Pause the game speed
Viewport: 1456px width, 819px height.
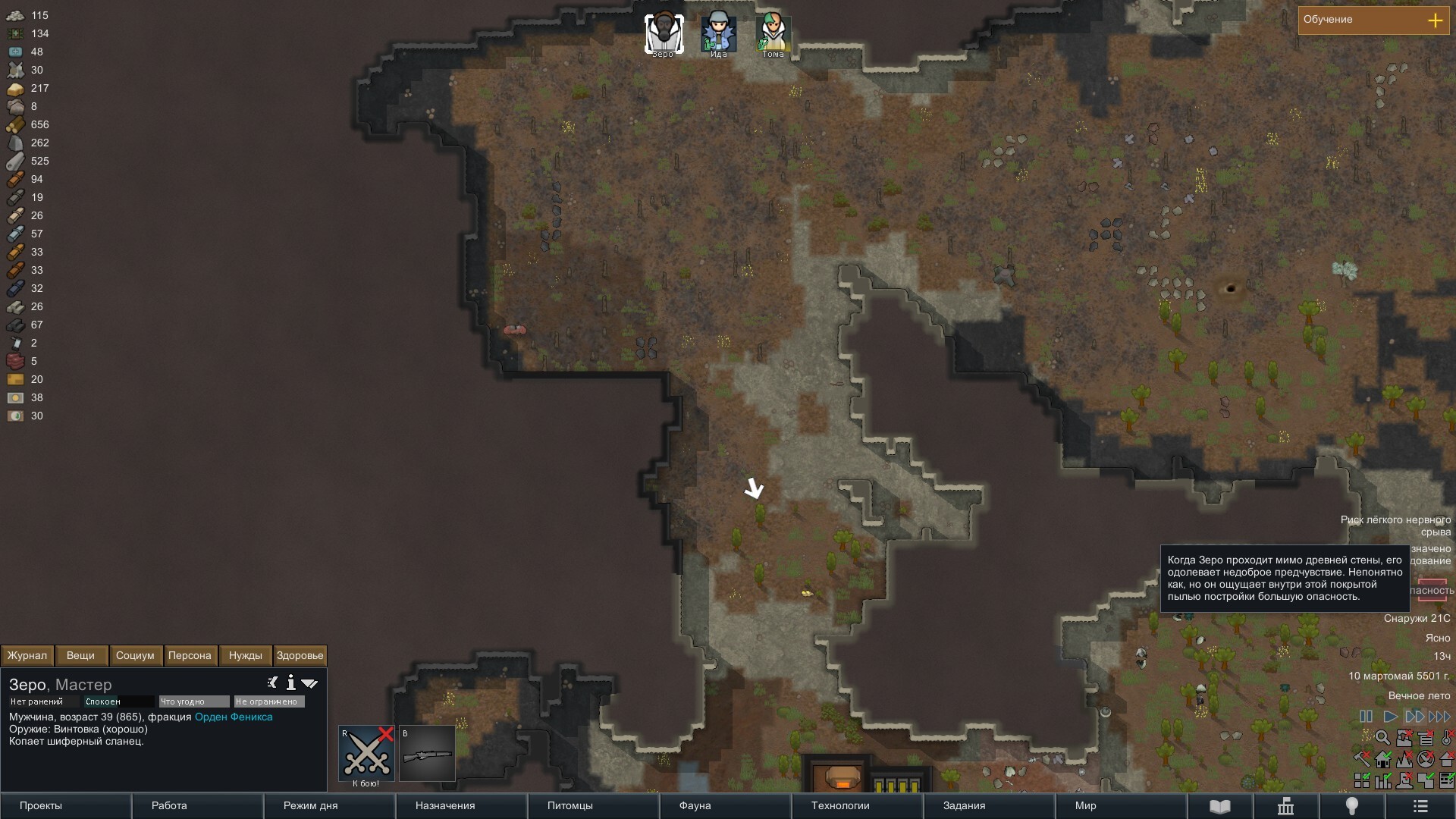click(1366, 716)
